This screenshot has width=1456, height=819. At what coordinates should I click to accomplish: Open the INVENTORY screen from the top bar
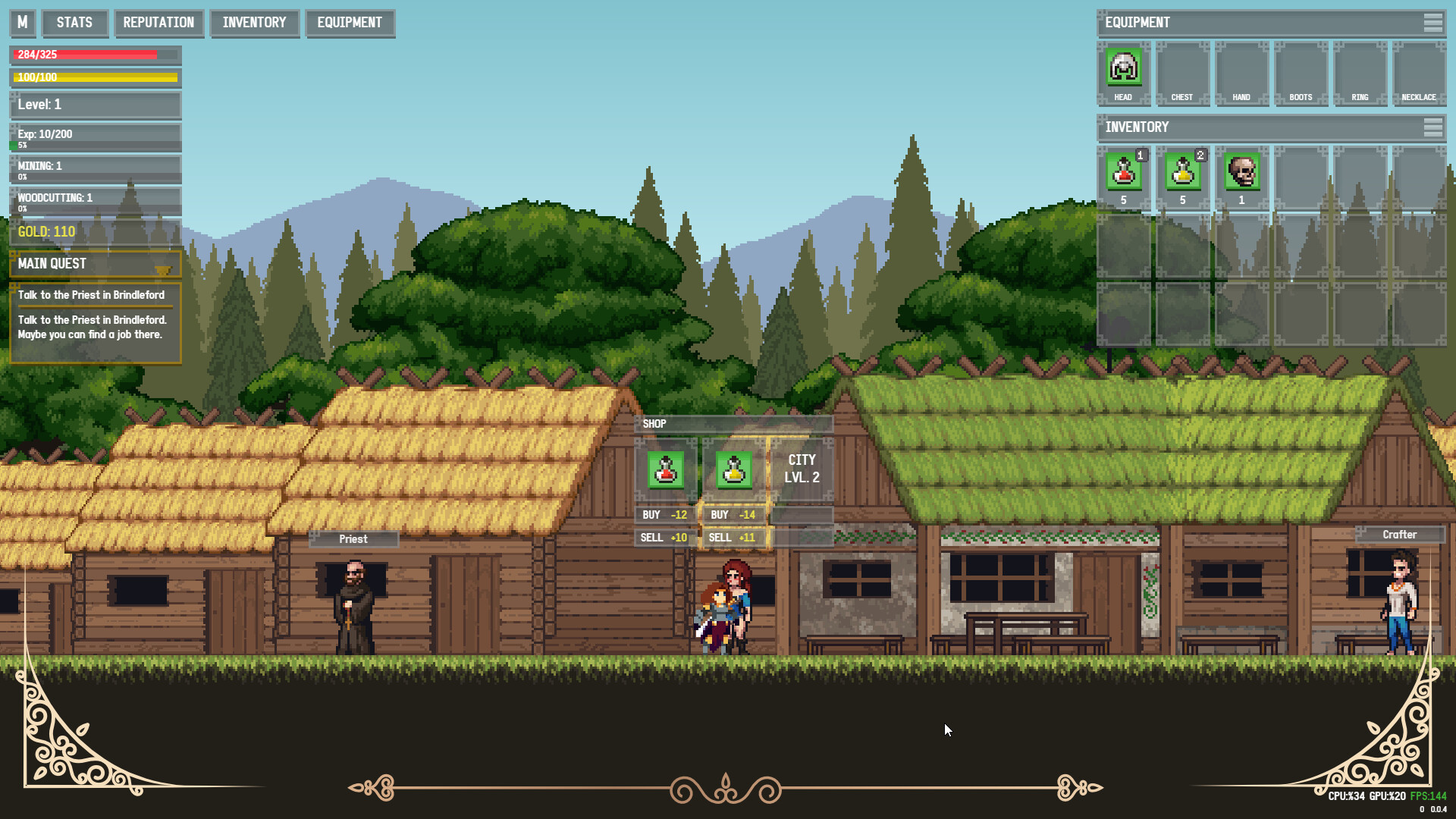click(255, 23)
